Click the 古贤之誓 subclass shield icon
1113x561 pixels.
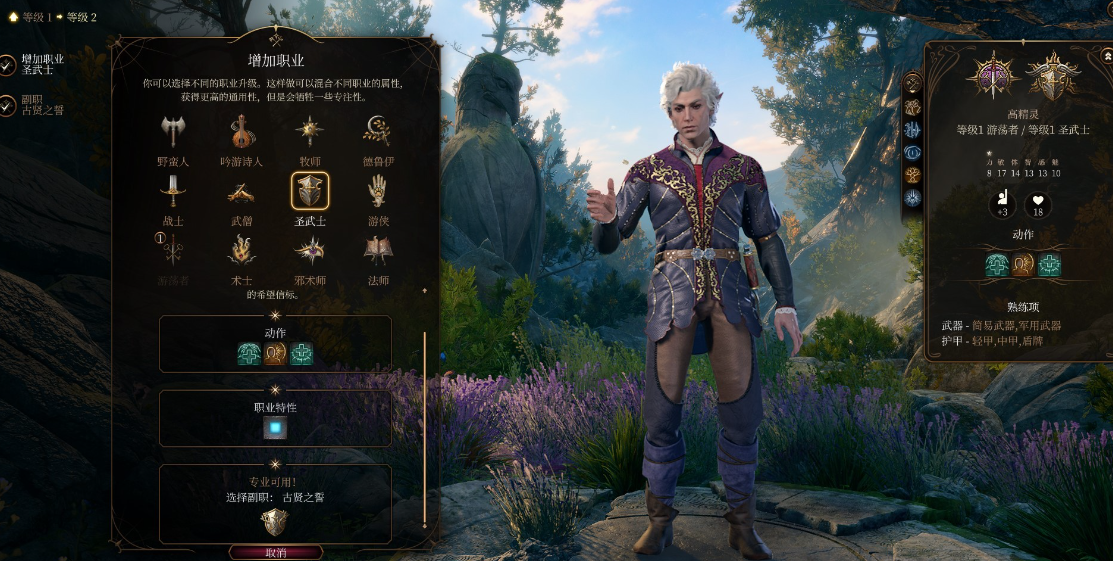[x=274, y=521]
